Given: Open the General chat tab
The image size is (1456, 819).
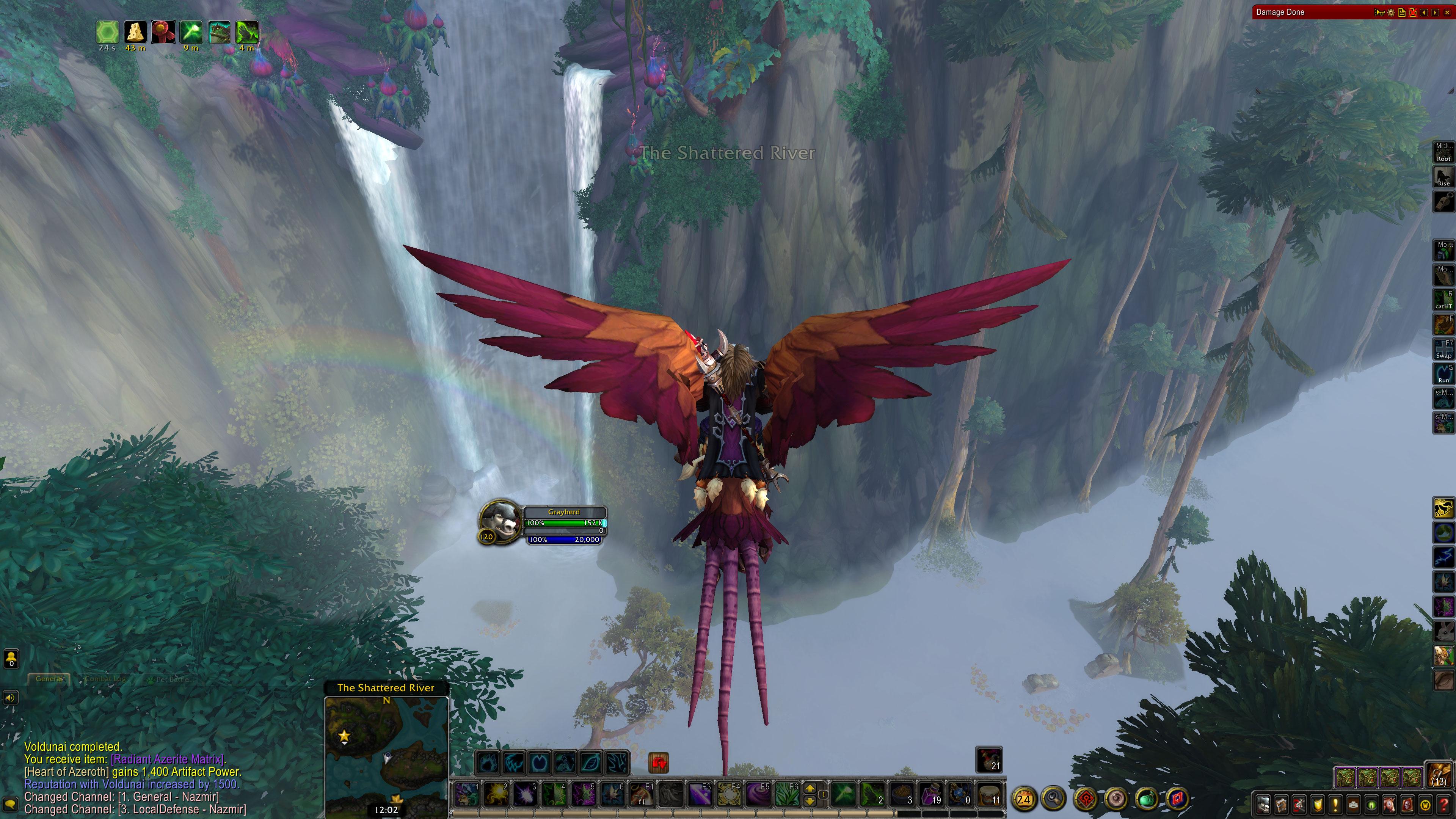Looking at the screenshot, I should click(x=50, y=679).
